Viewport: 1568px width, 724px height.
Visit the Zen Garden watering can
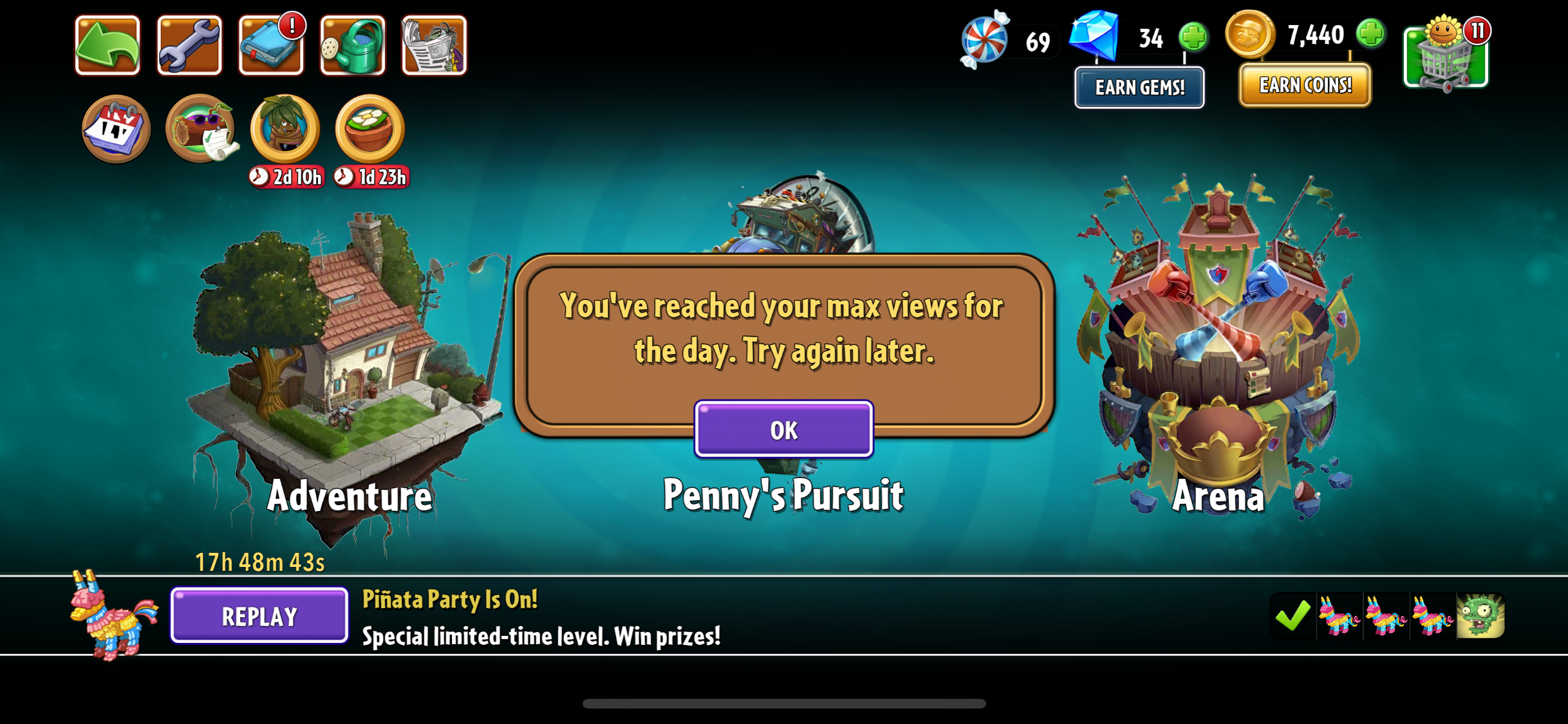352,46
